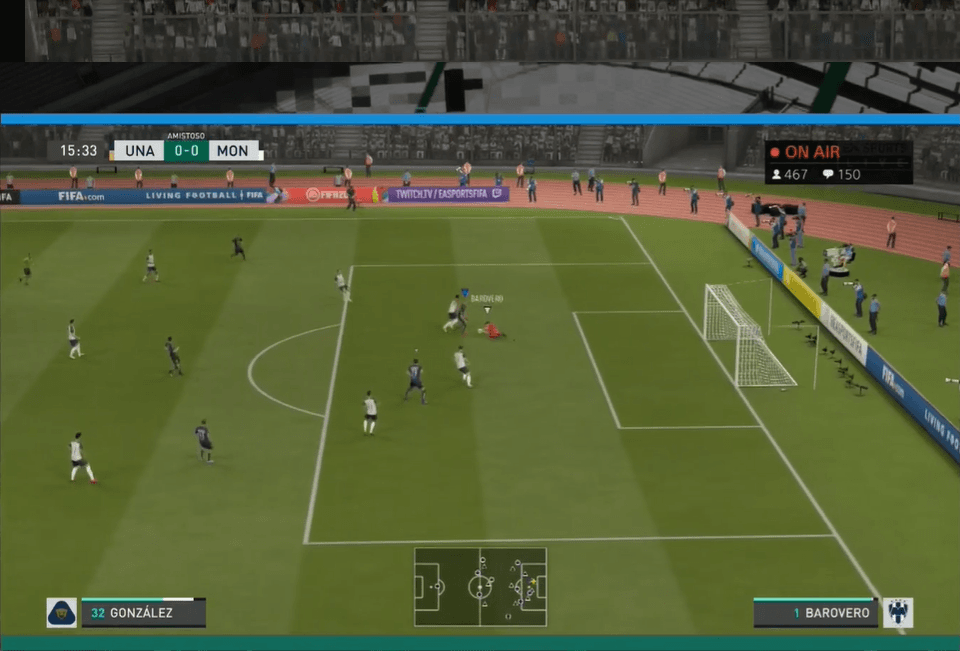
Task: Show the stream viewers count icon
Action: pos(776,174)
